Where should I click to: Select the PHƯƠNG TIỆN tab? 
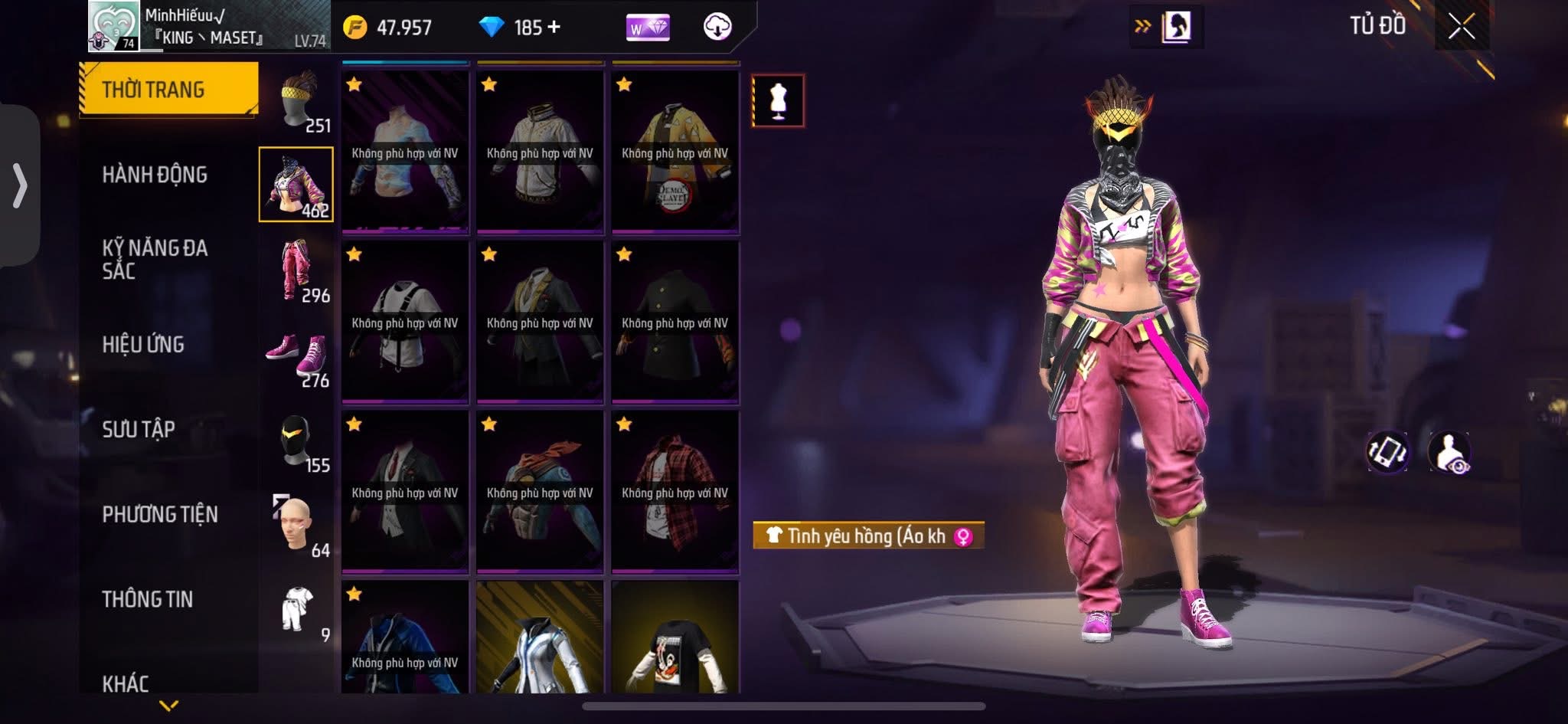[160, 515]
